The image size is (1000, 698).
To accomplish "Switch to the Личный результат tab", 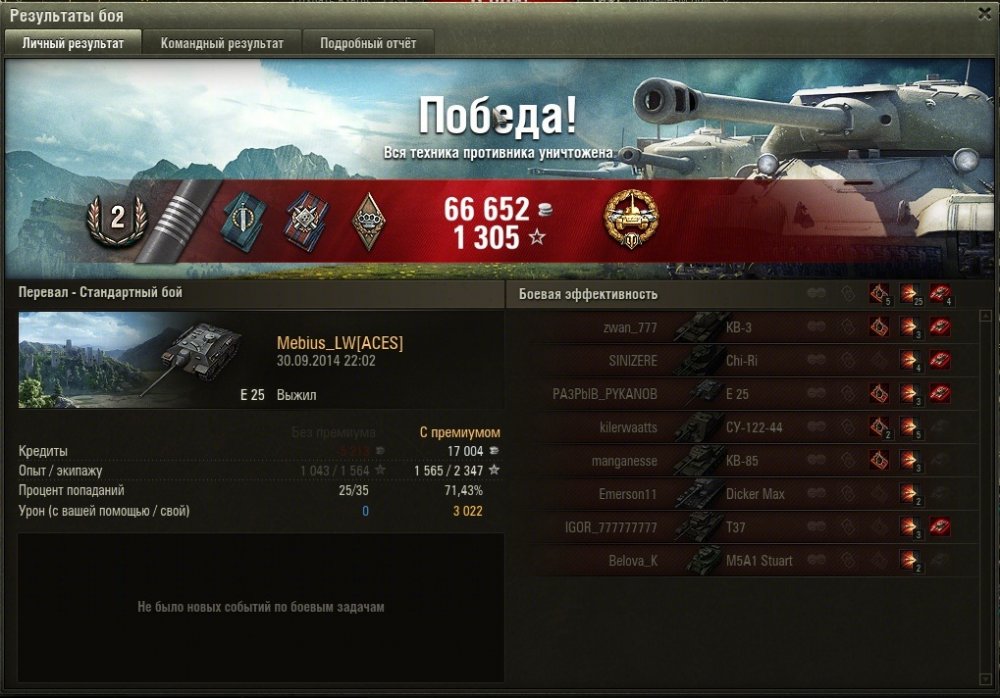I will (73, 43).
